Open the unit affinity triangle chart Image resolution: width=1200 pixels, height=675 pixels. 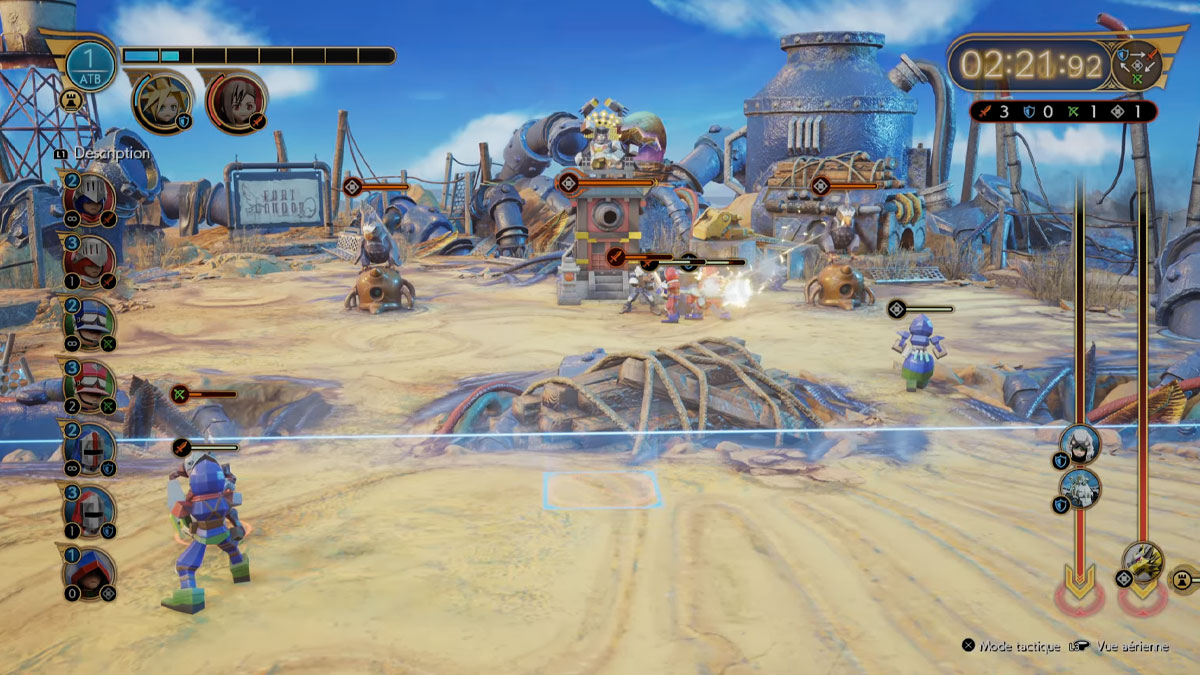(x=1138, y=64)
